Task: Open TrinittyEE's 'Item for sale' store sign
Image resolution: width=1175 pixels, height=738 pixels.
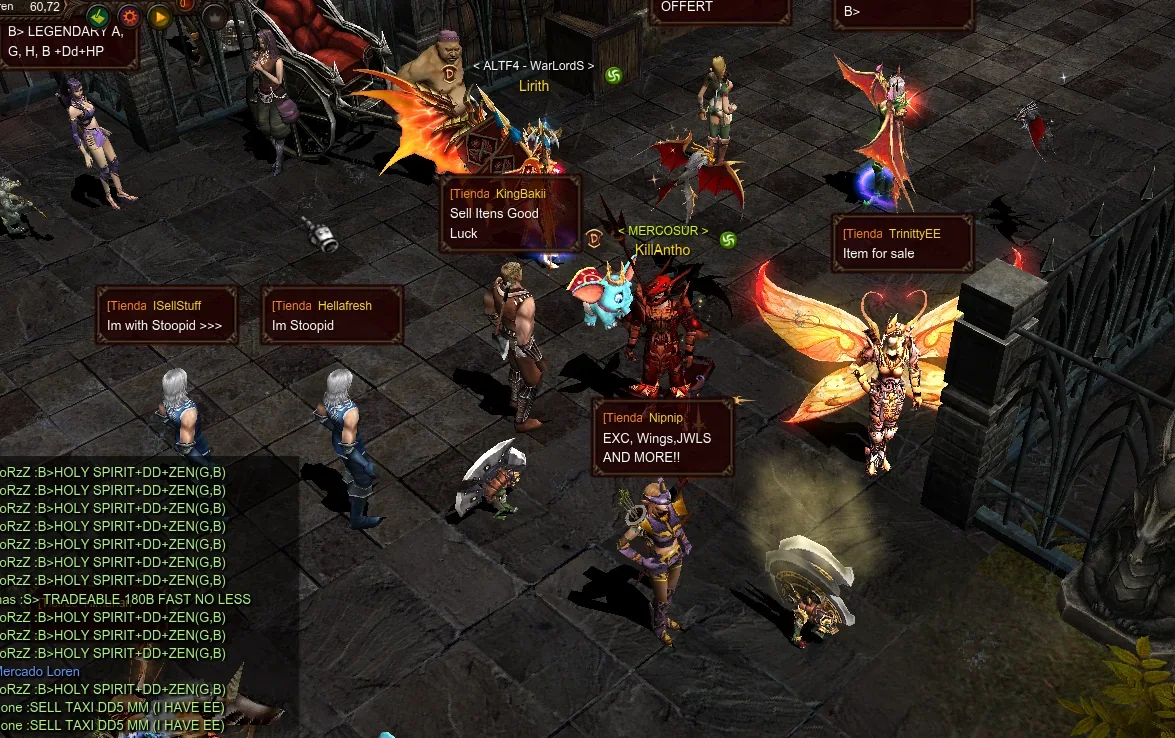Action: [902, 243]
